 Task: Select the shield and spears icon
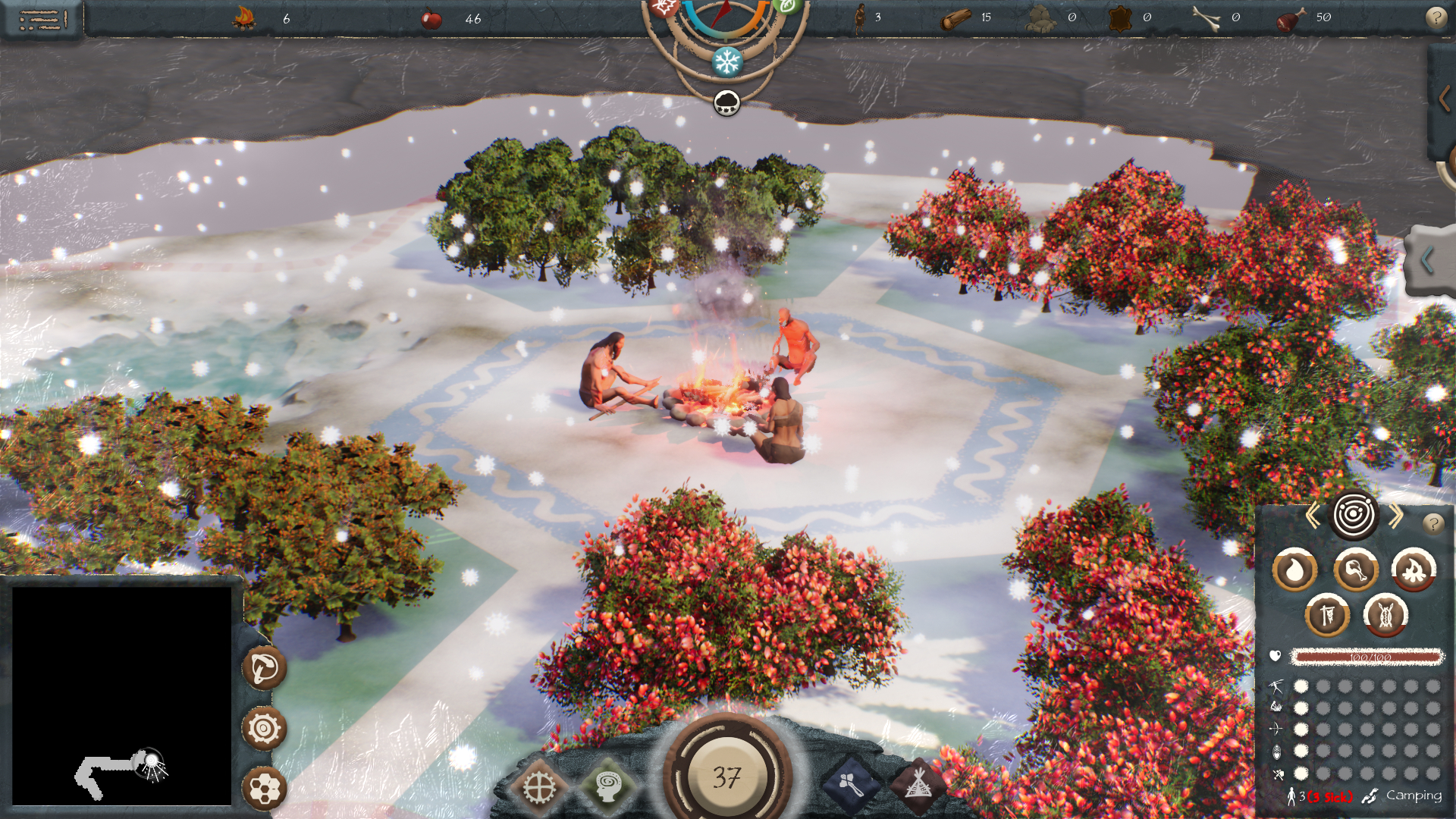[1385, 615]
